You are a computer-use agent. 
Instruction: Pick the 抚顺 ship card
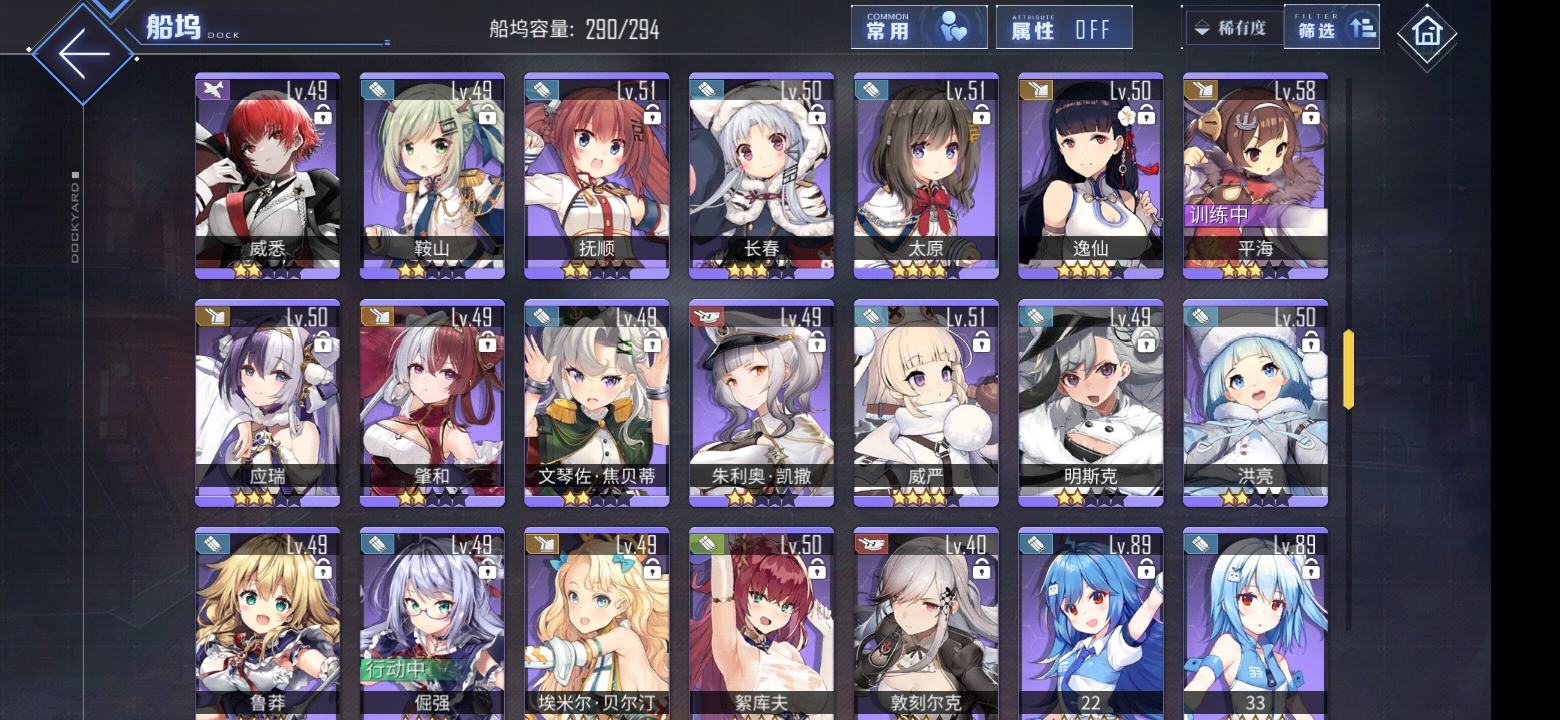pos(596,175)
